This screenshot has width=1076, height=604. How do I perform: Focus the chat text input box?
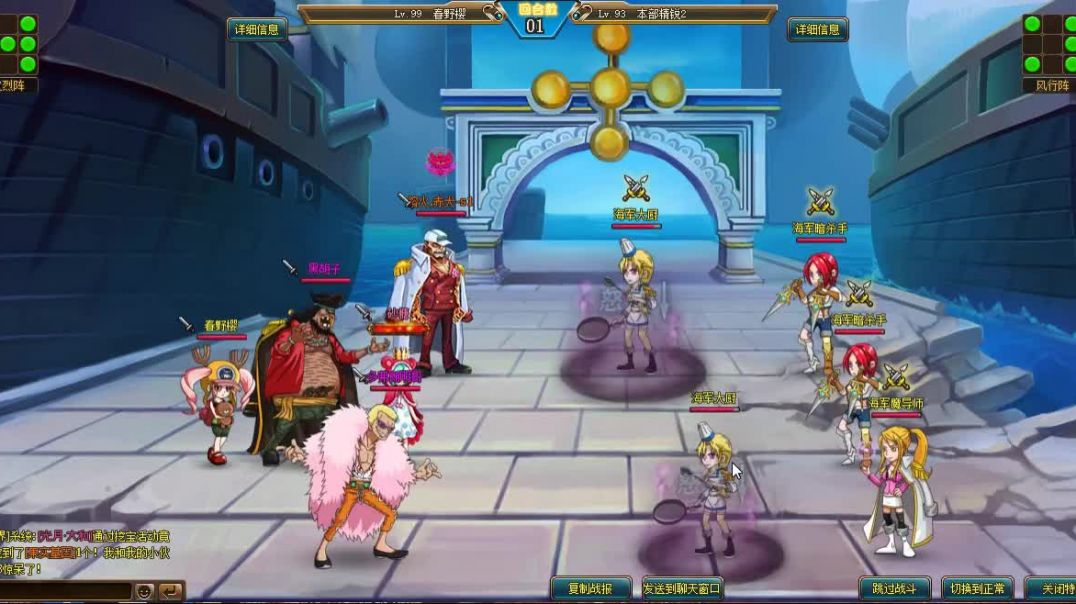(x=65, y=591)
